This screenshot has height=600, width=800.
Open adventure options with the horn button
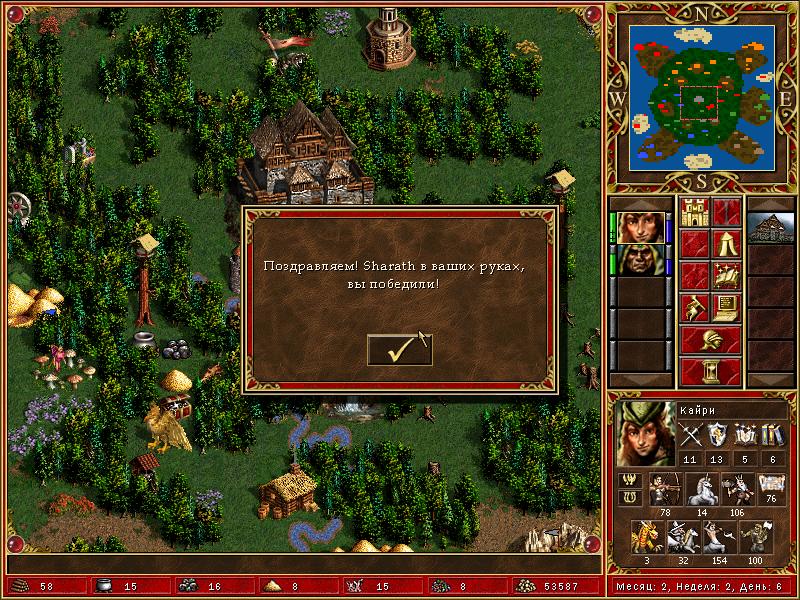point(694,306)
